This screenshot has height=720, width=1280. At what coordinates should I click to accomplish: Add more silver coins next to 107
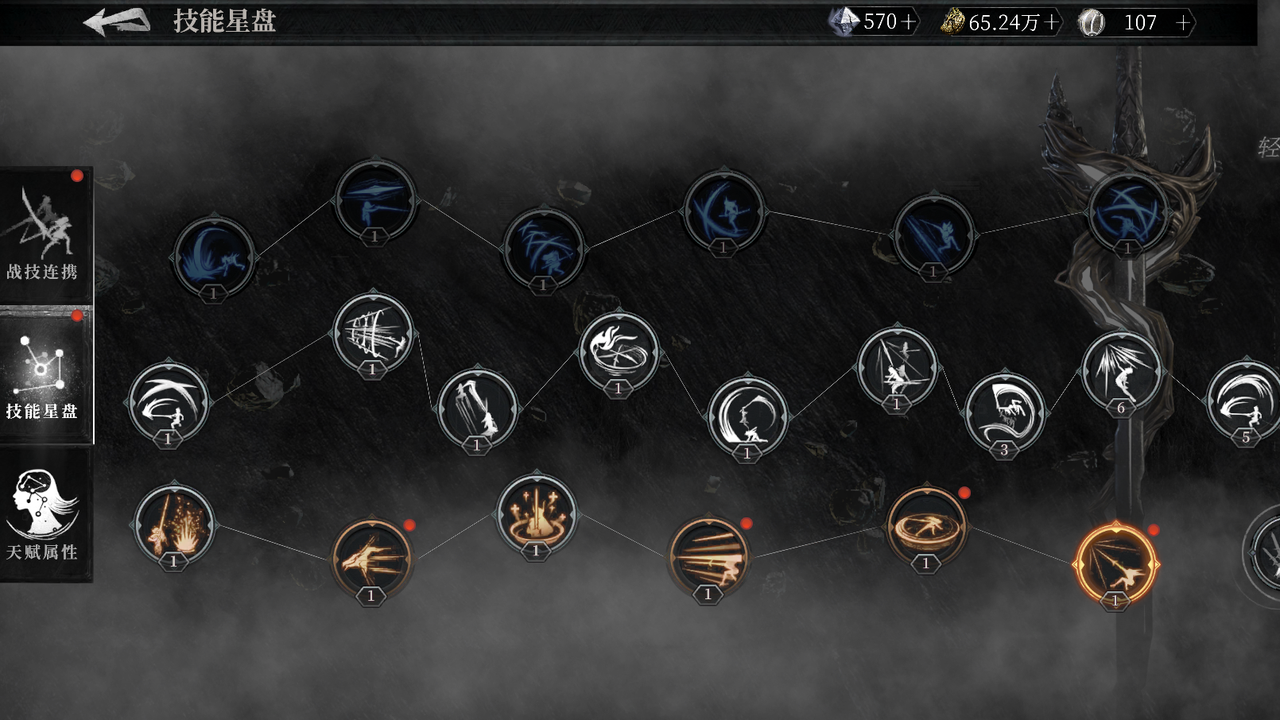click(x=1184, y=23)
